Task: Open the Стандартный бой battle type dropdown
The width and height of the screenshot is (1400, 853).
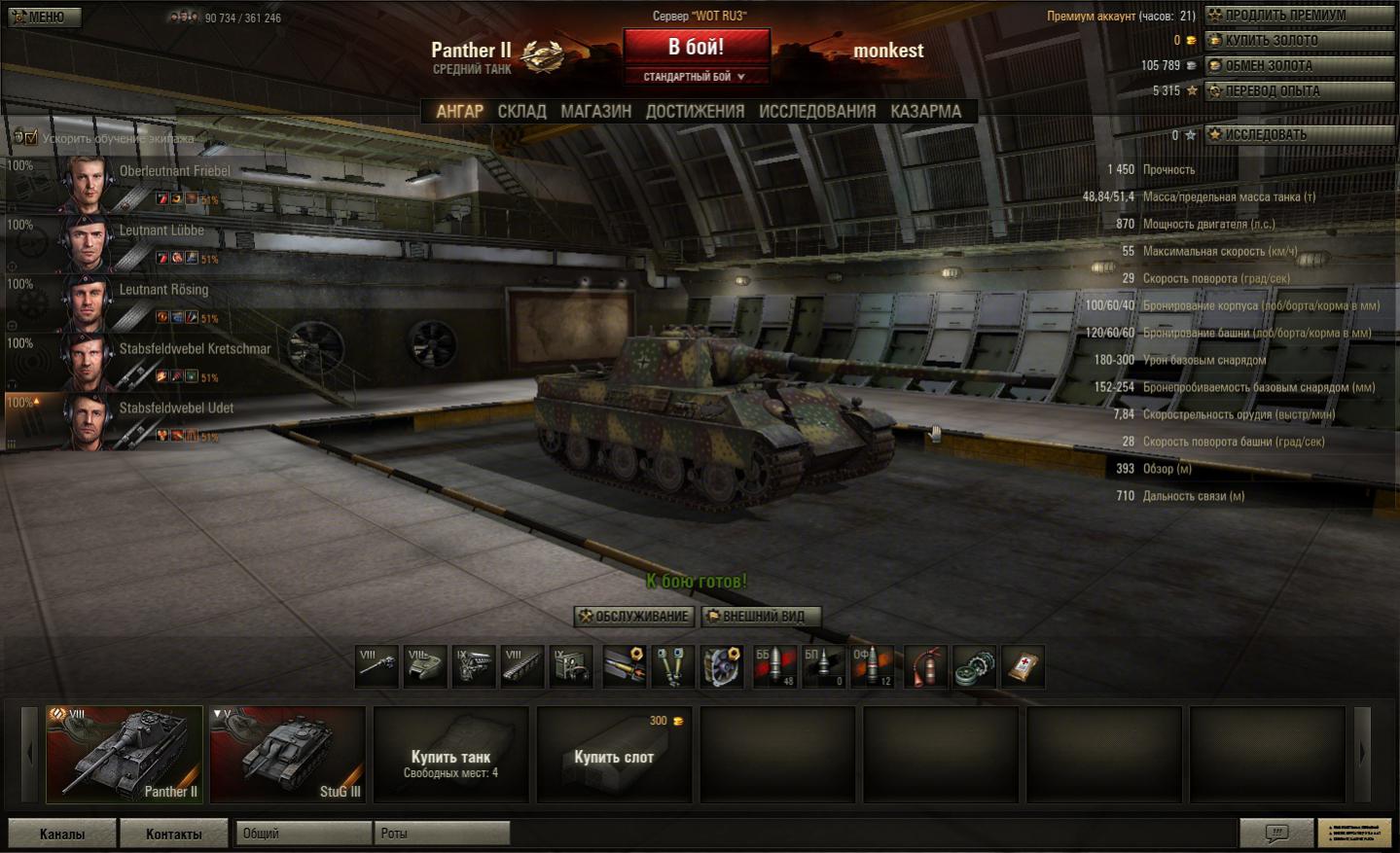Action: (x=695, y=77)
